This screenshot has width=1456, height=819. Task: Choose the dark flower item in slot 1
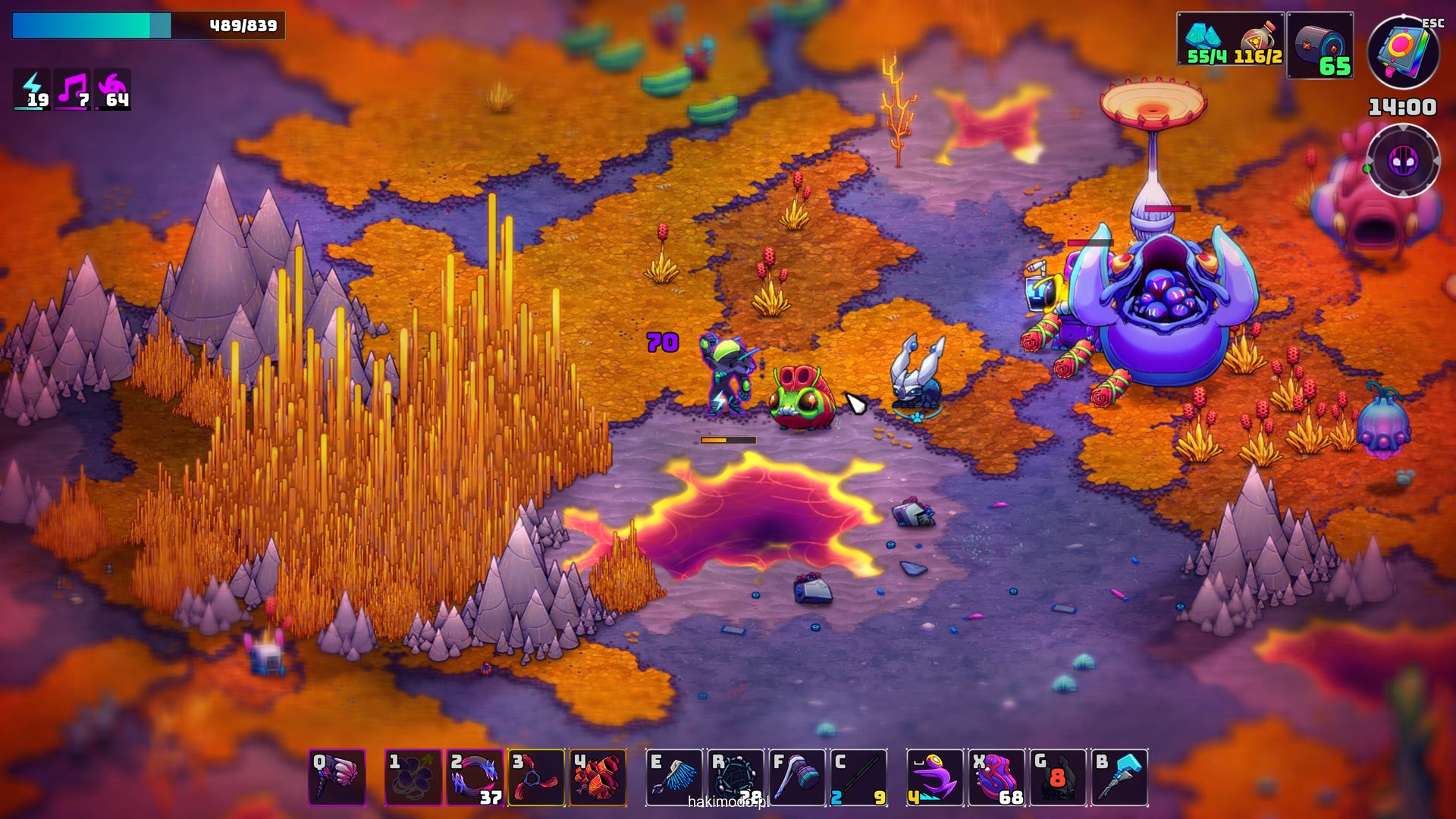point(413,777)
